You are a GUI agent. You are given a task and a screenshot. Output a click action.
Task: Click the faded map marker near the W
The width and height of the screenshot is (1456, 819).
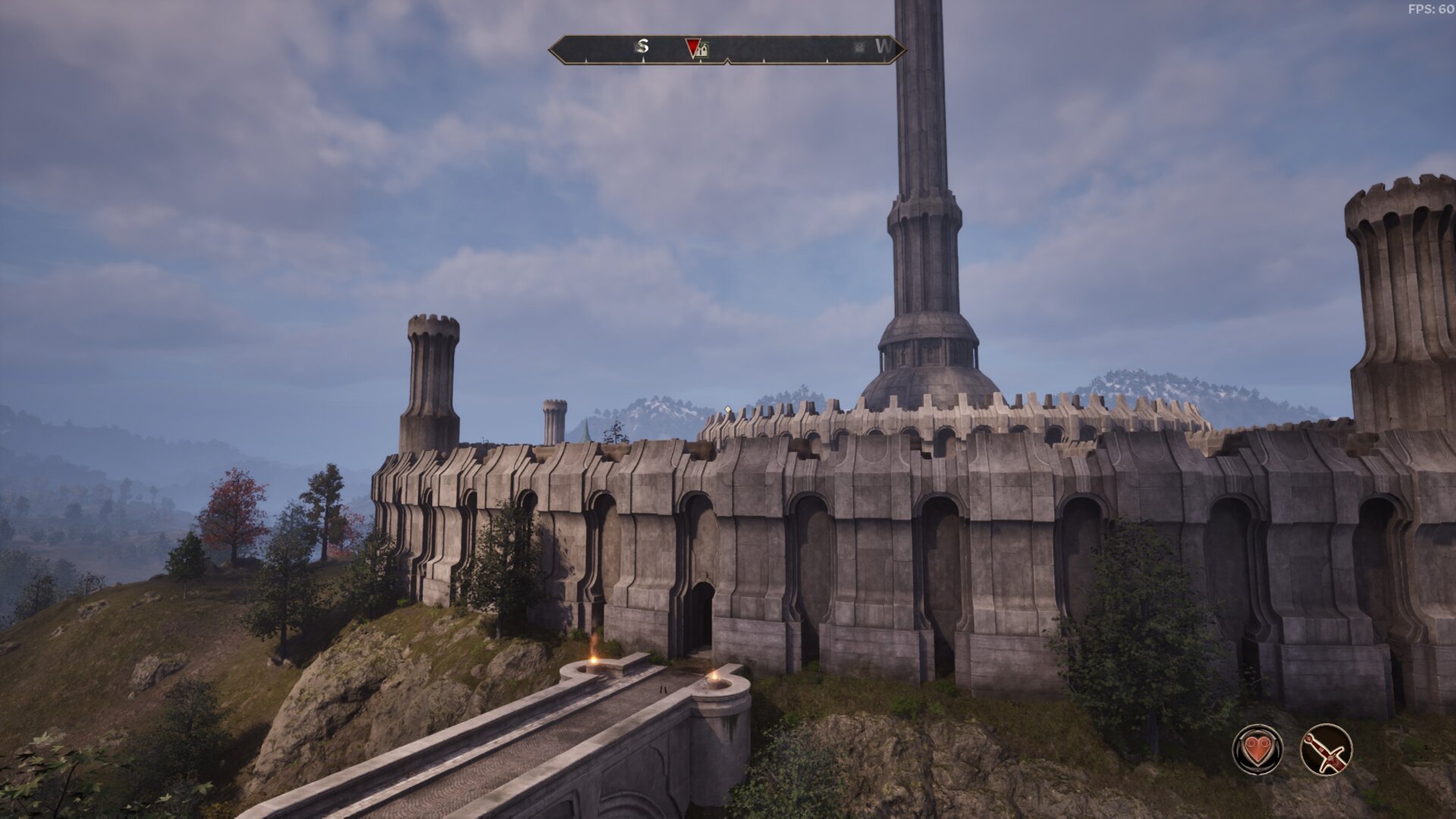(858, 47)
